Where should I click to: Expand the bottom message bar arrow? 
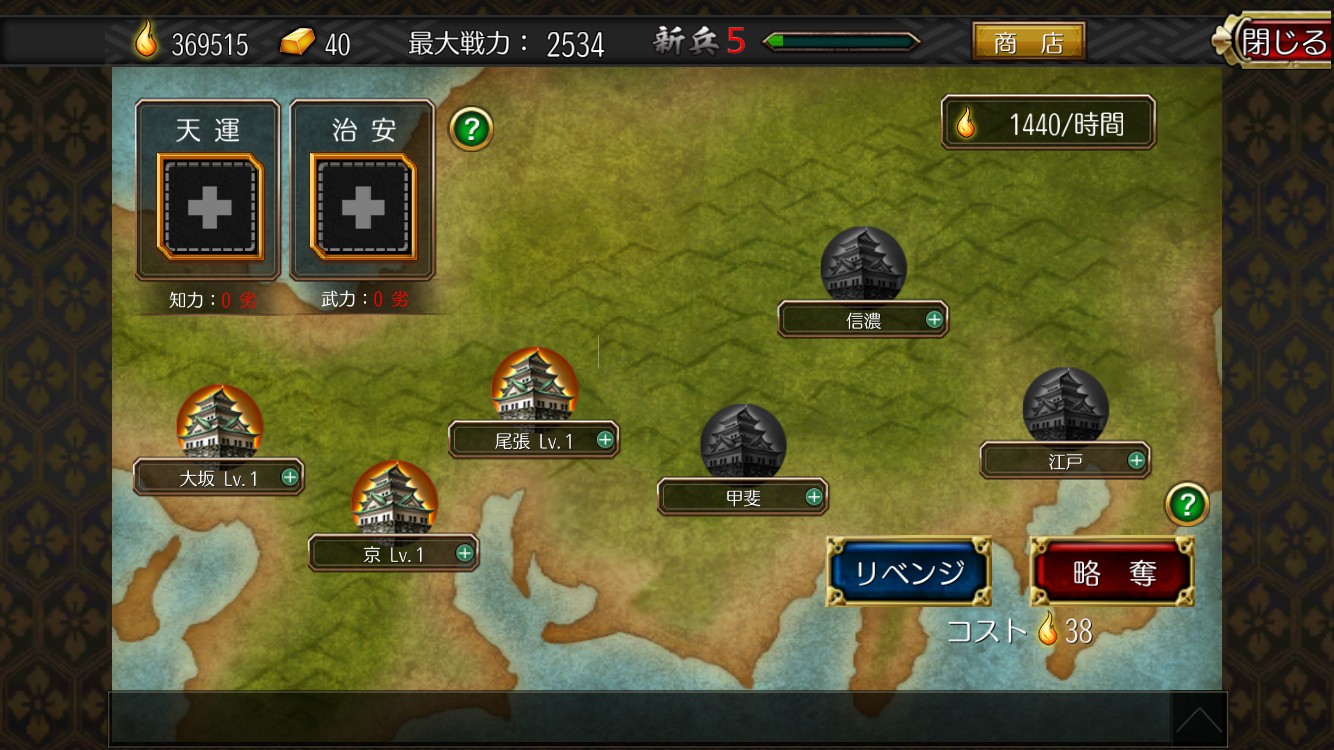[1198, 718]
